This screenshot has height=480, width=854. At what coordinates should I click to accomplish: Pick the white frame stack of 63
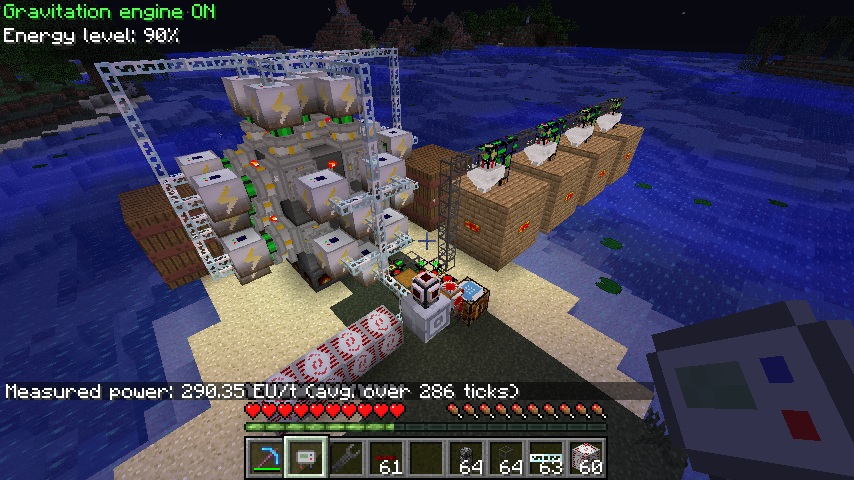[x=546, y=458]
